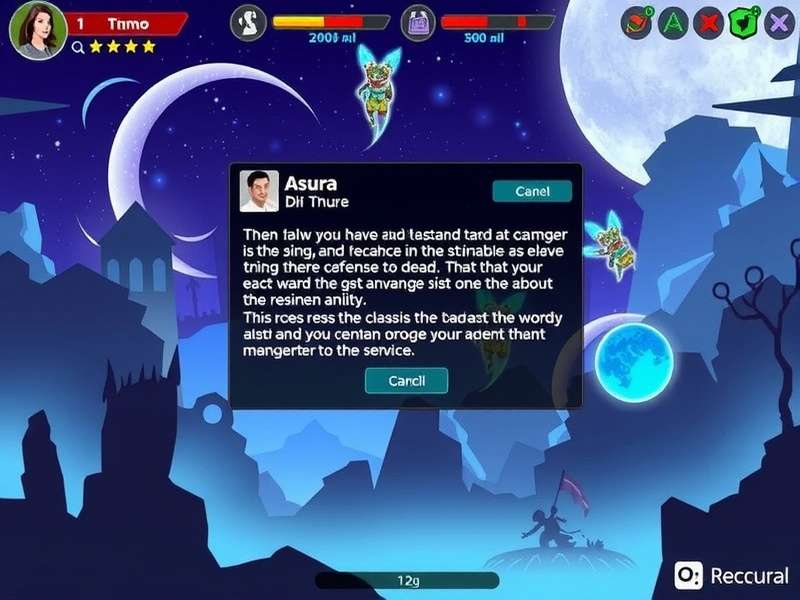The height and width of the screenshot is (600, 800).
Task: Select the purple square icon by red bar
Action: (x=418, y=23)
